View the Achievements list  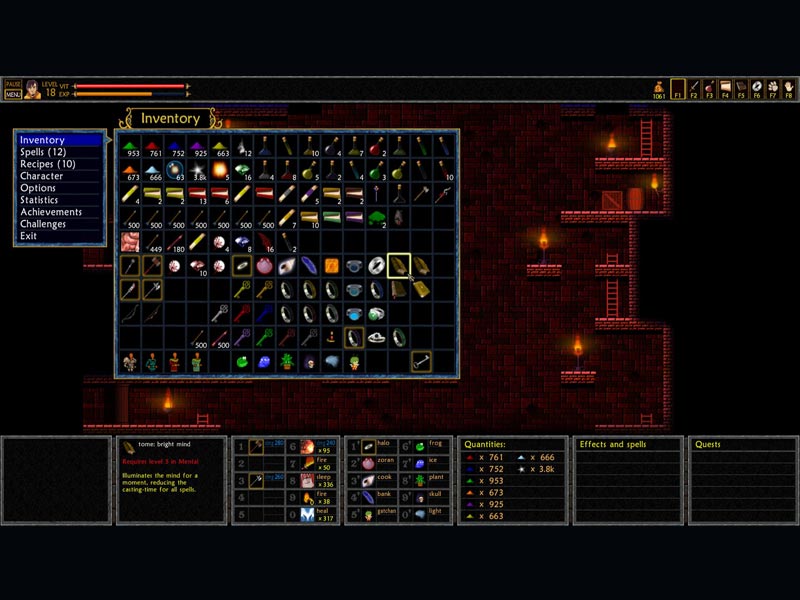pos(51,212)
